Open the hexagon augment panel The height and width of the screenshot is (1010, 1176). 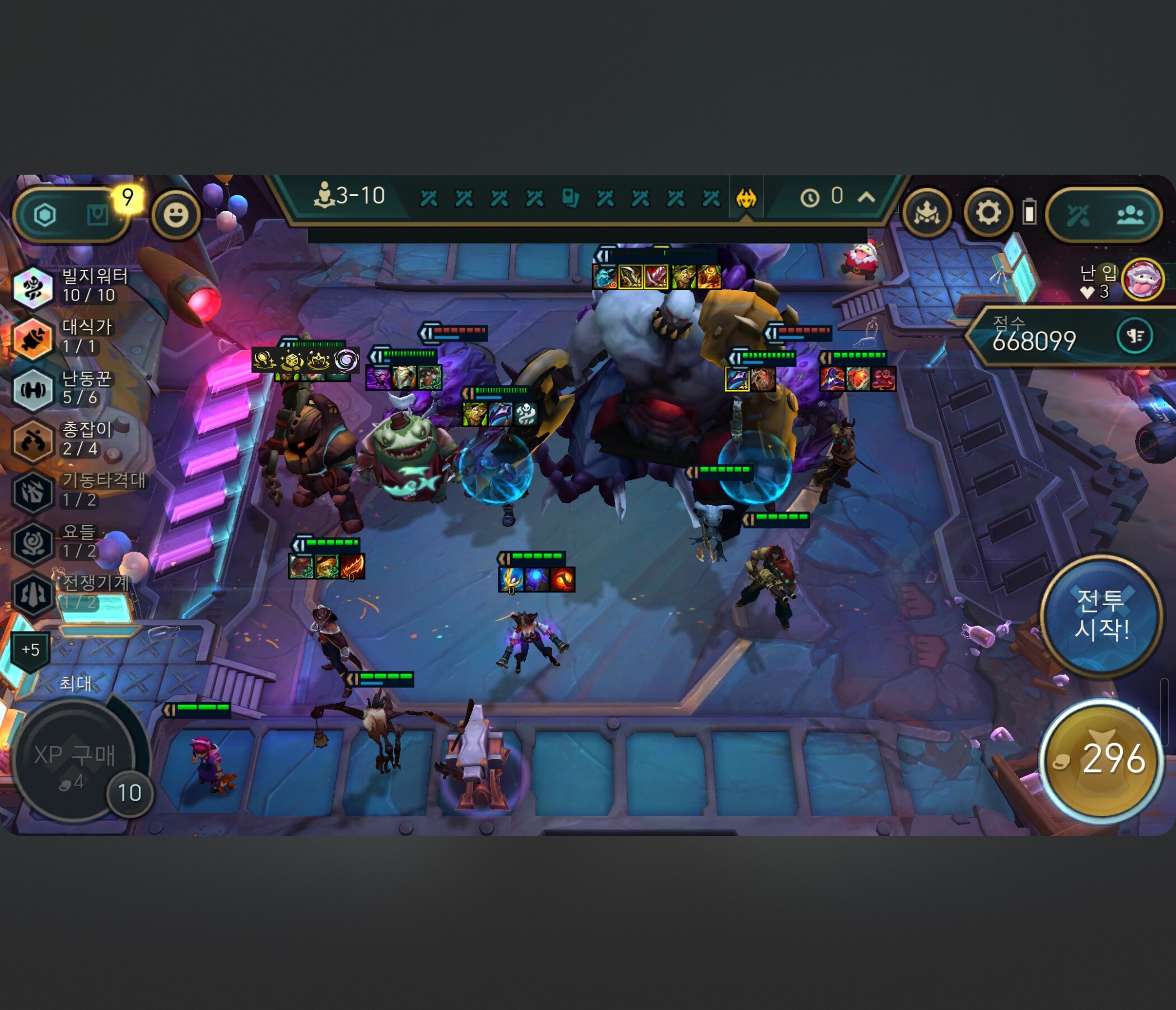pos(45,215)
